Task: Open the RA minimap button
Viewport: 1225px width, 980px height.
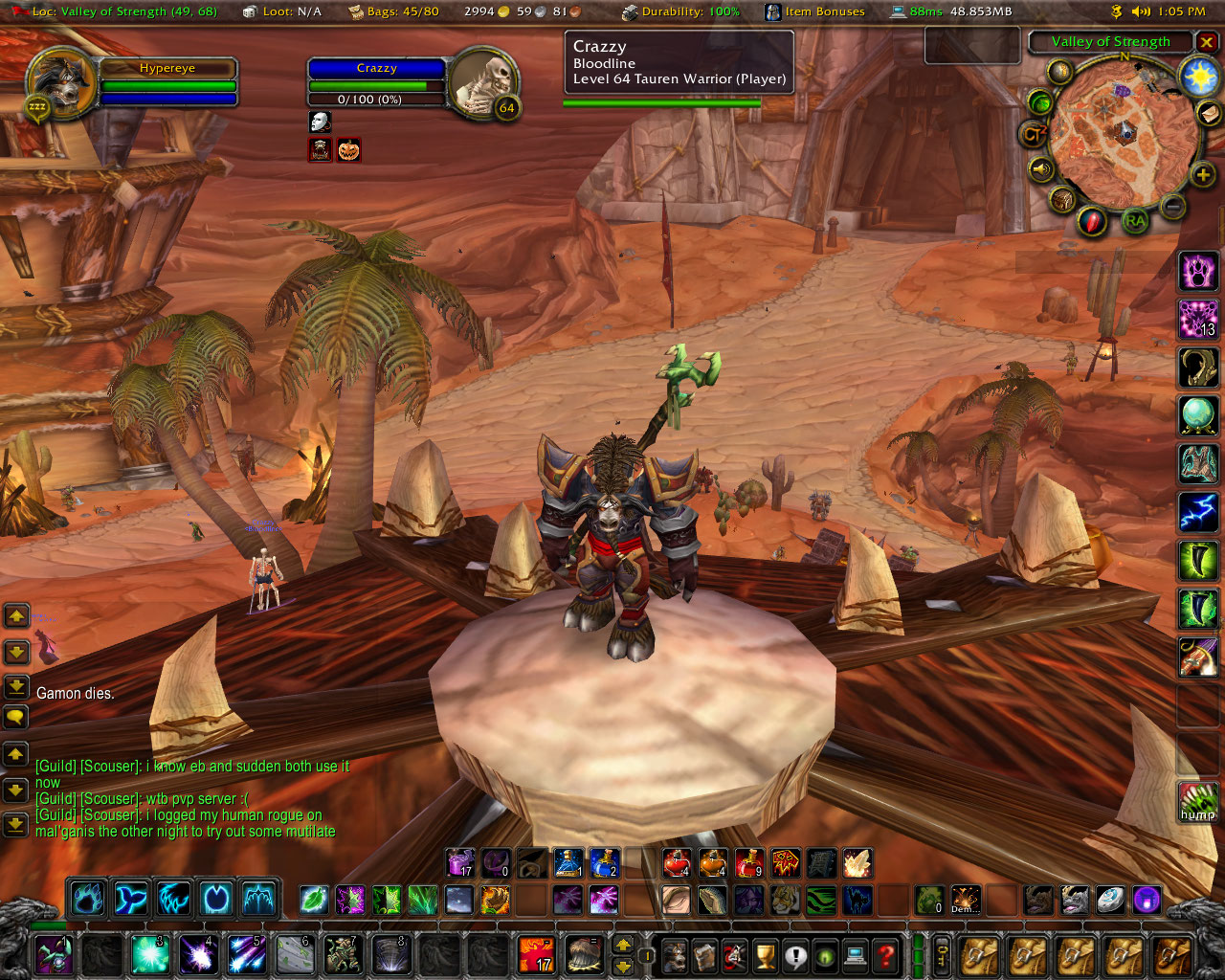Action: coord(1135,221)
